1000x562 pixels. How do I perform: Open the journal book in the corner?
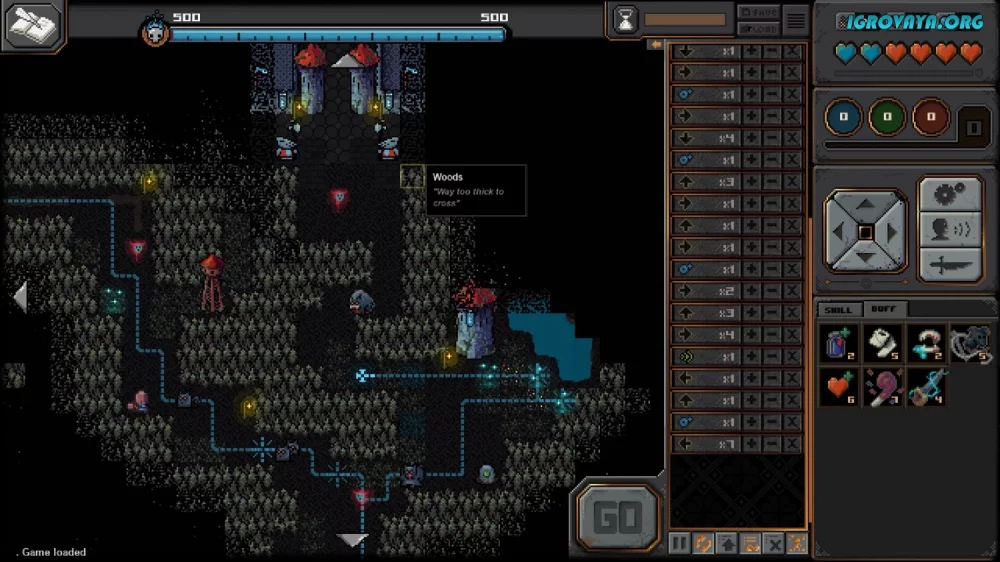[33, 26]
